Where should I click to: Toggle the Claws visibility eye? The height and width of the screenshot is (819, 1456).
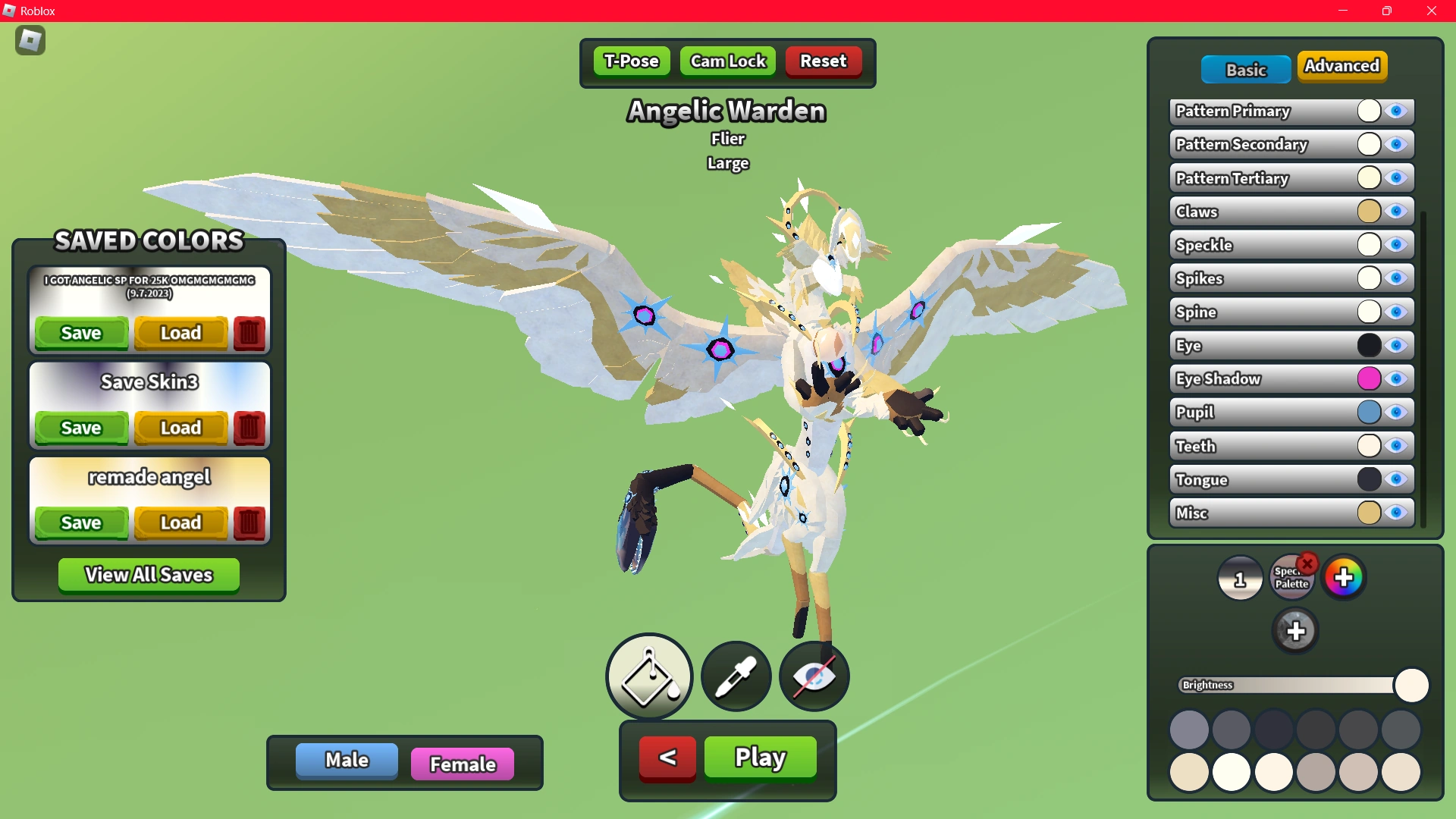coord(1398,212)
